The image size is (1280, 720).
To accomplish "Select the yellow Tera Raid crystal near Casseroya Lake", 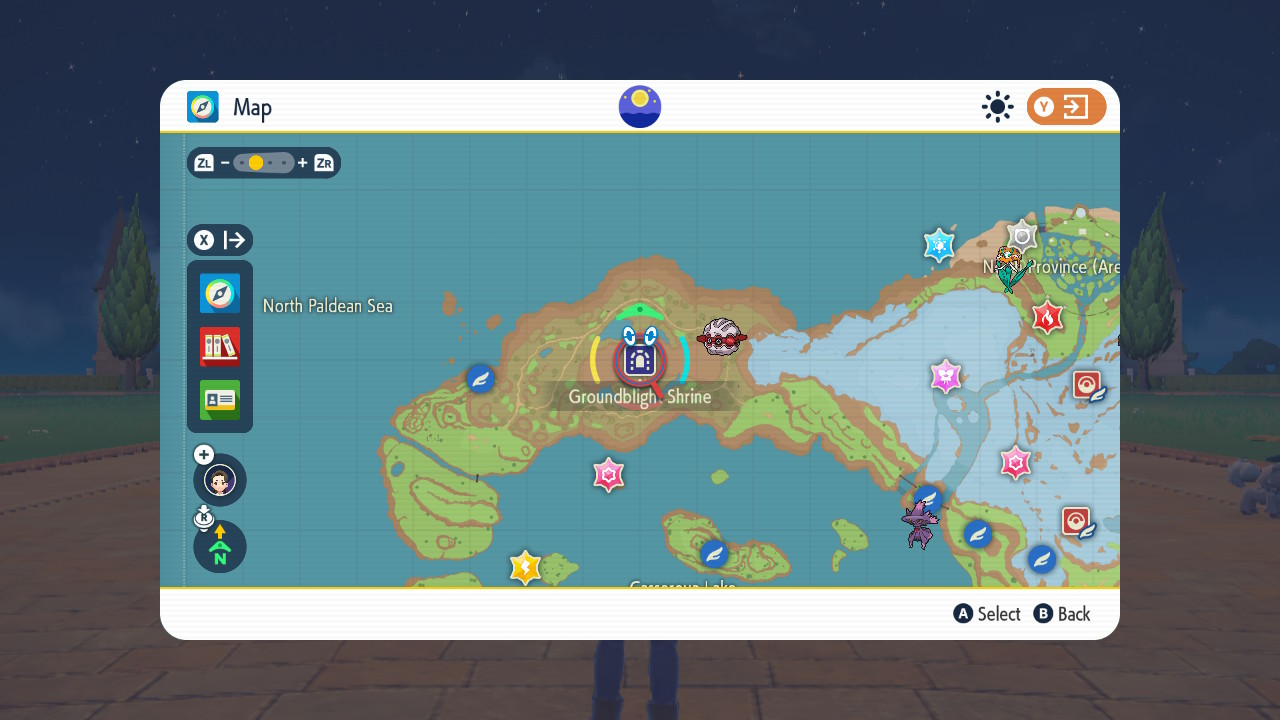I will pos(525,567).
